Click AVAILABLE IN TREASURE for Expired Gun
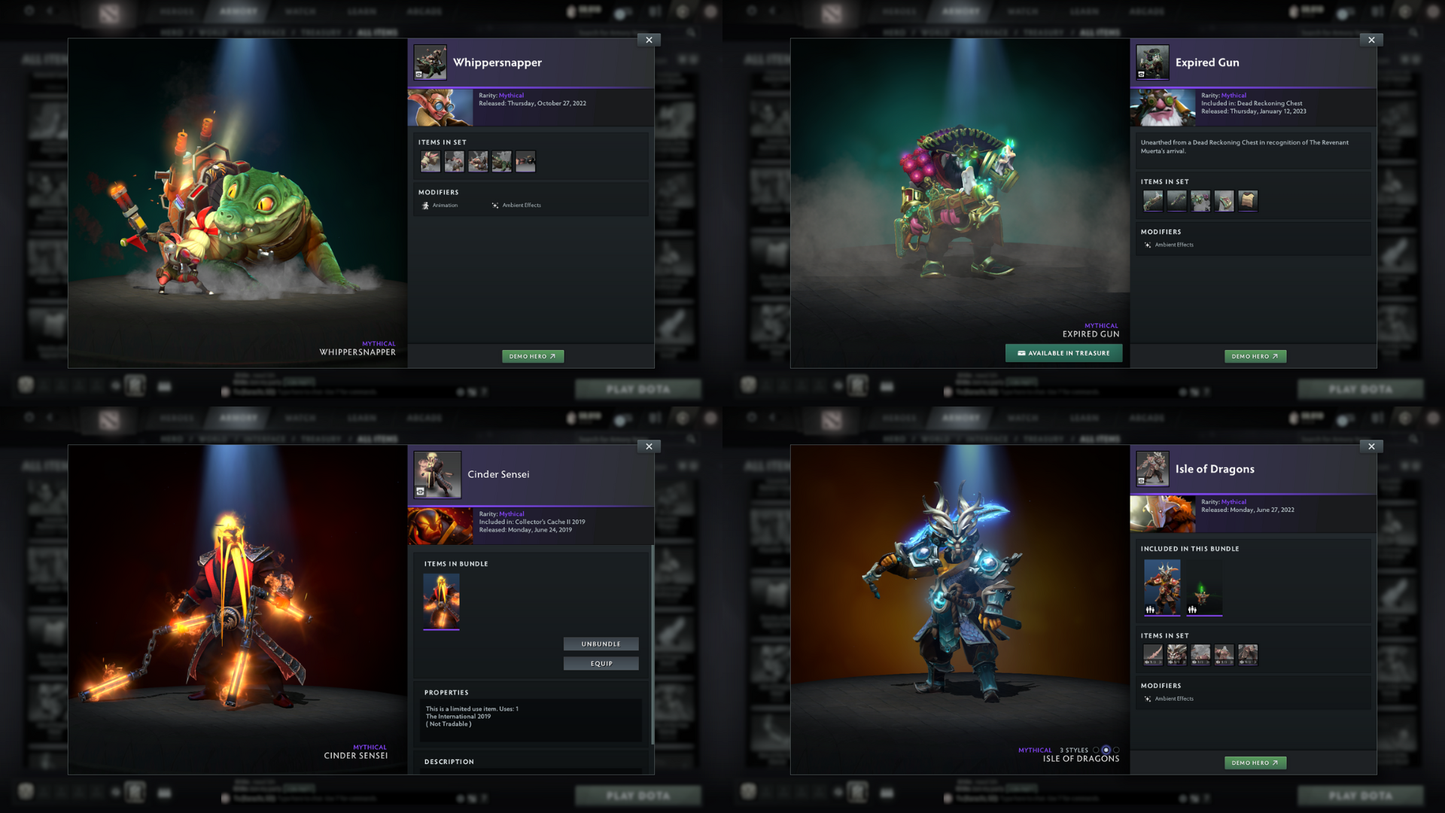The width and height of the screenshot is (1445, 813). [1064, 352]
